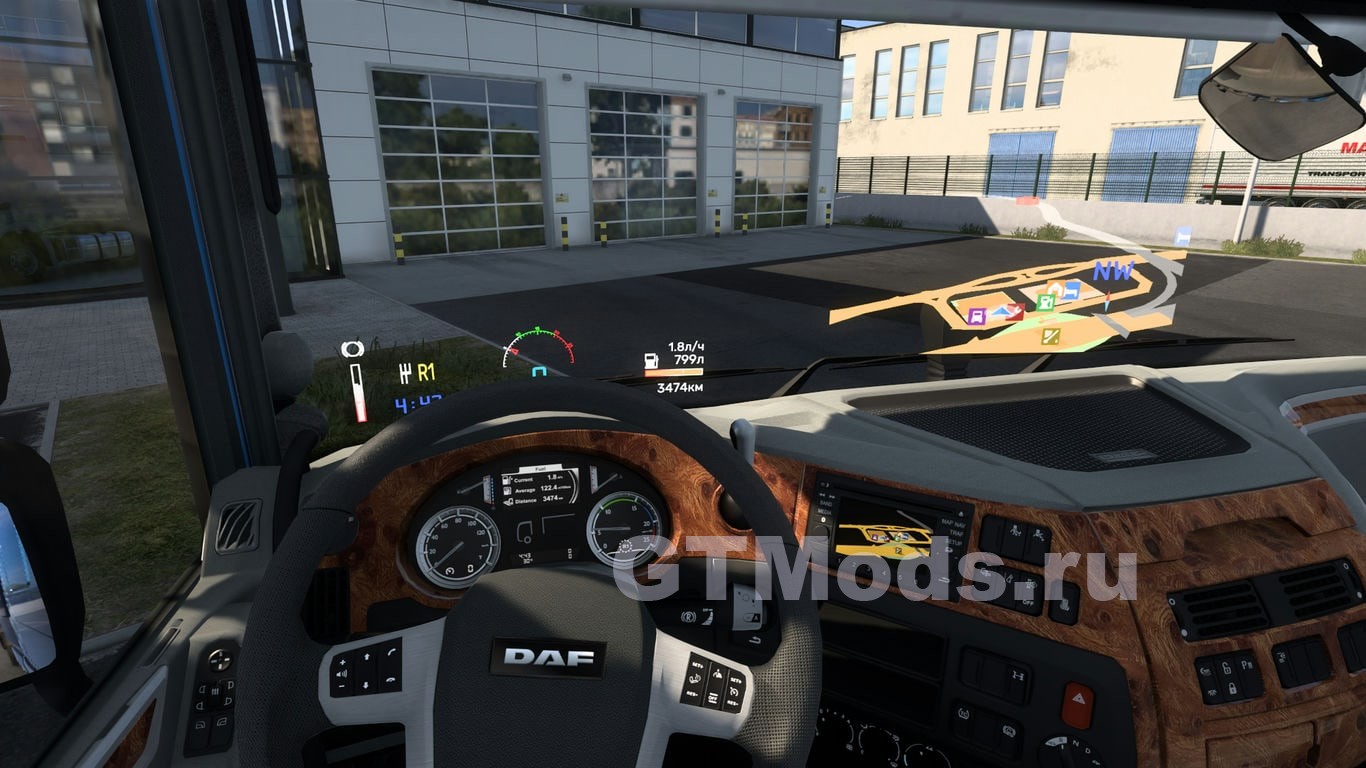Choose the green fuel station map marker
Image resolution: width=1366 pixels, height=768 pixels.
1045,302
